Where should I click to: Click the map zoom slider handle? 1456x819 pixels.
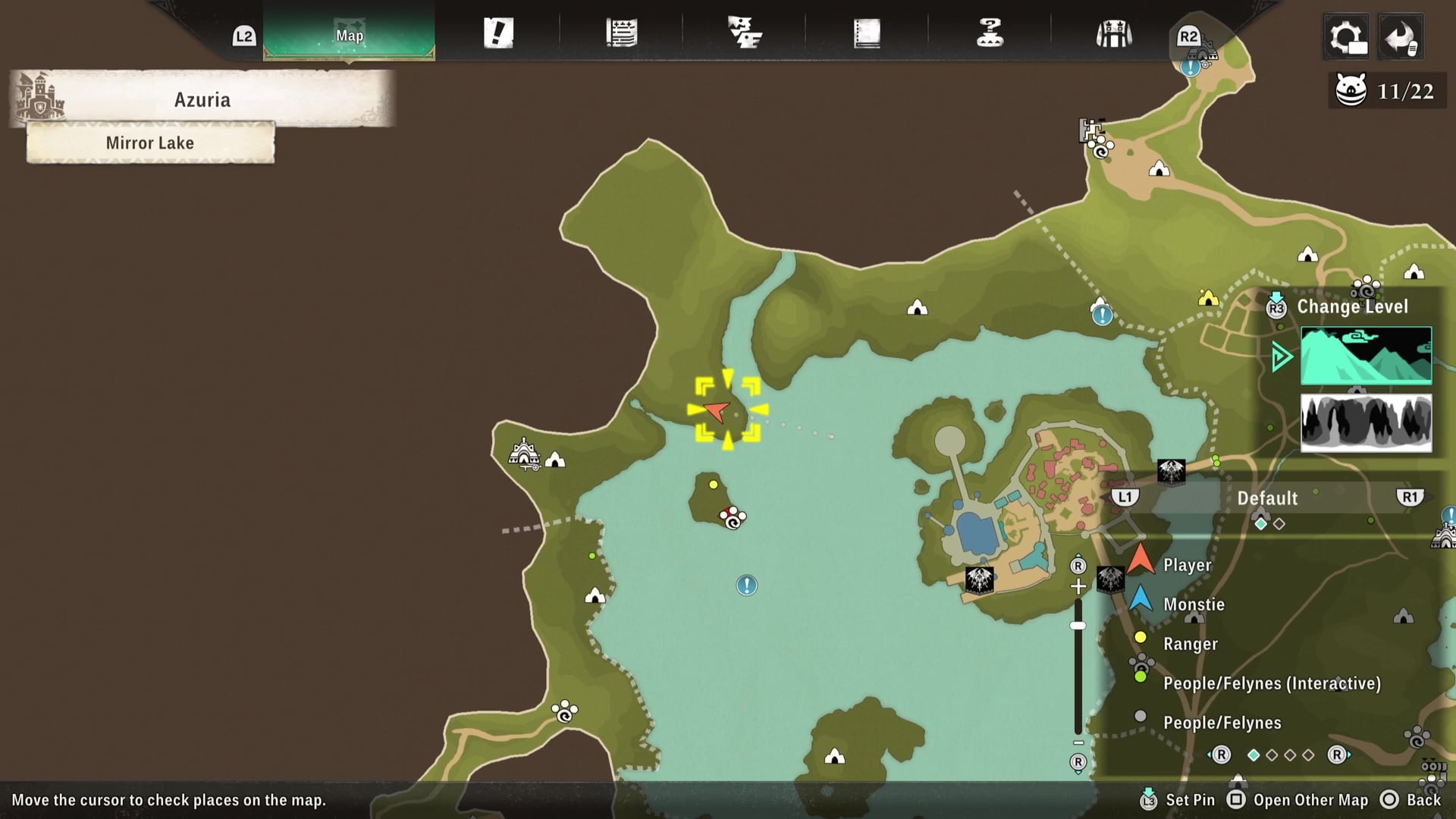(x=1078, y=626)
